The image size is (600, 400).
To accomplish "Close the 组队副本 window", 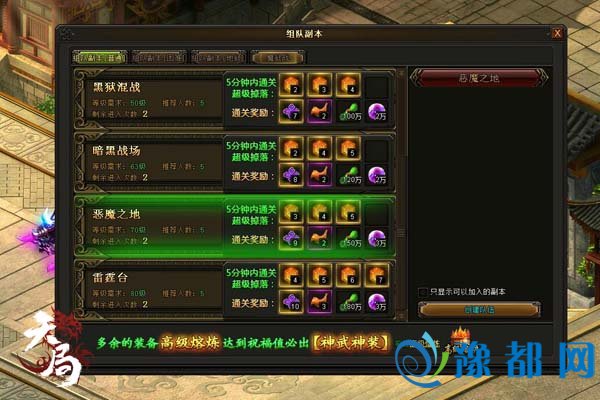I will coord(557,34).
